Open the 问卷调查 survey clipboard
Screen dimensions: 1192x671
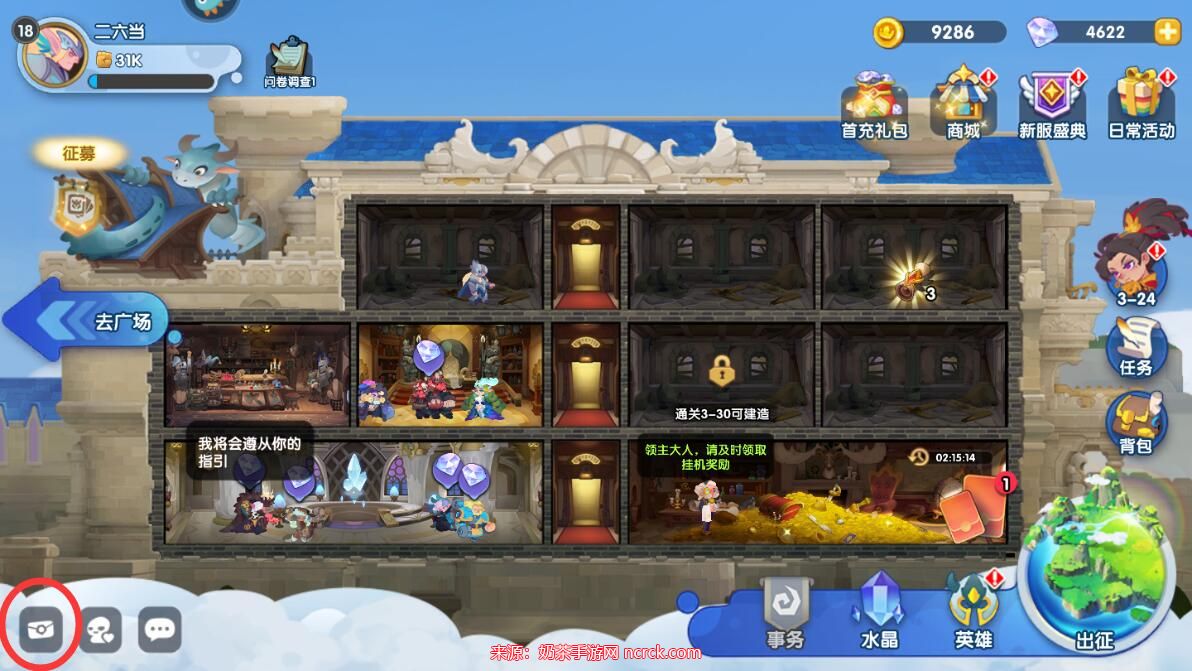coord(289,63)
